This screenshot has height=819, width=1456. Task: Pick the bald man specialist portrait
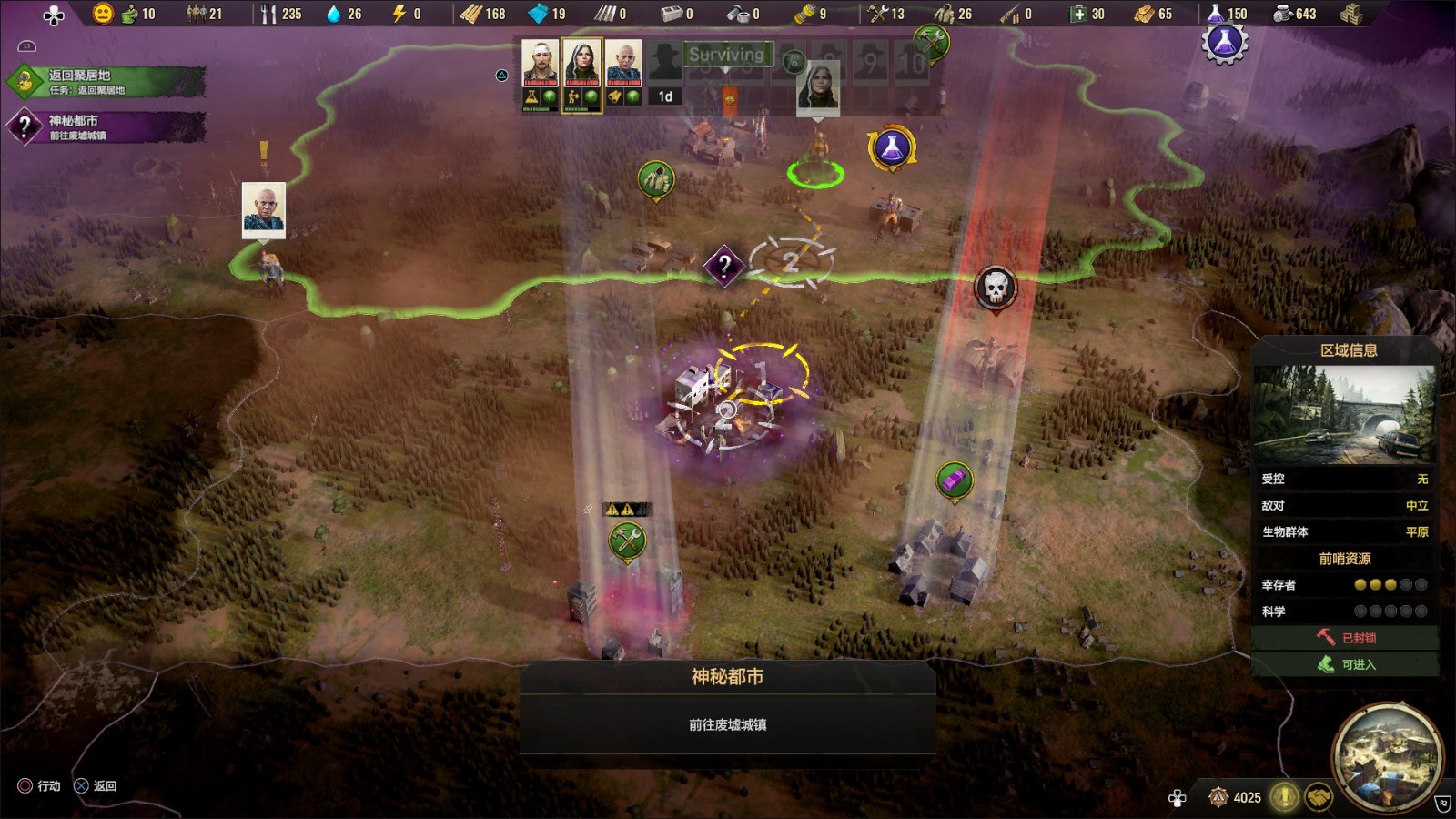[623, 64]
